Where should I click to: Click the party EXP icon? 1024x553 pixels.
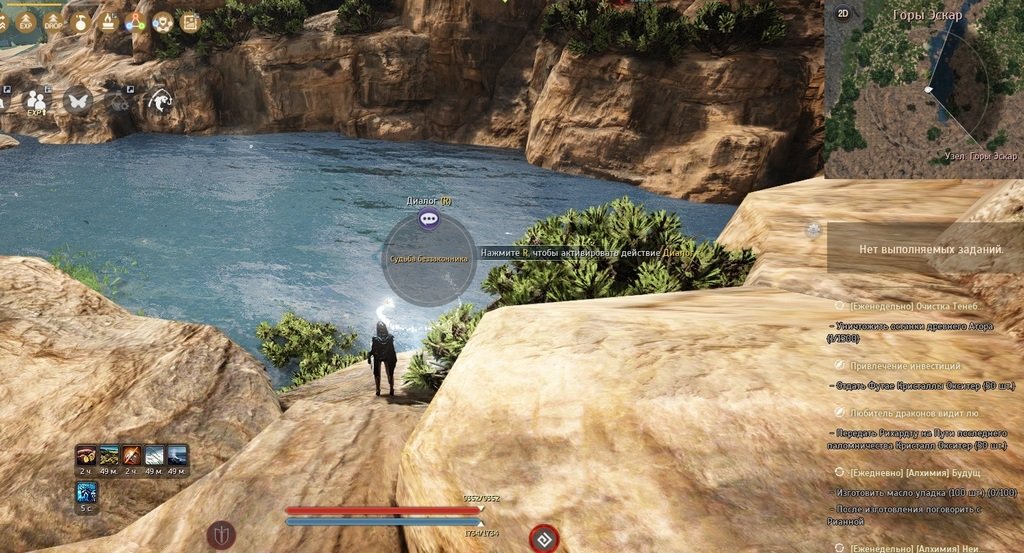37,100
